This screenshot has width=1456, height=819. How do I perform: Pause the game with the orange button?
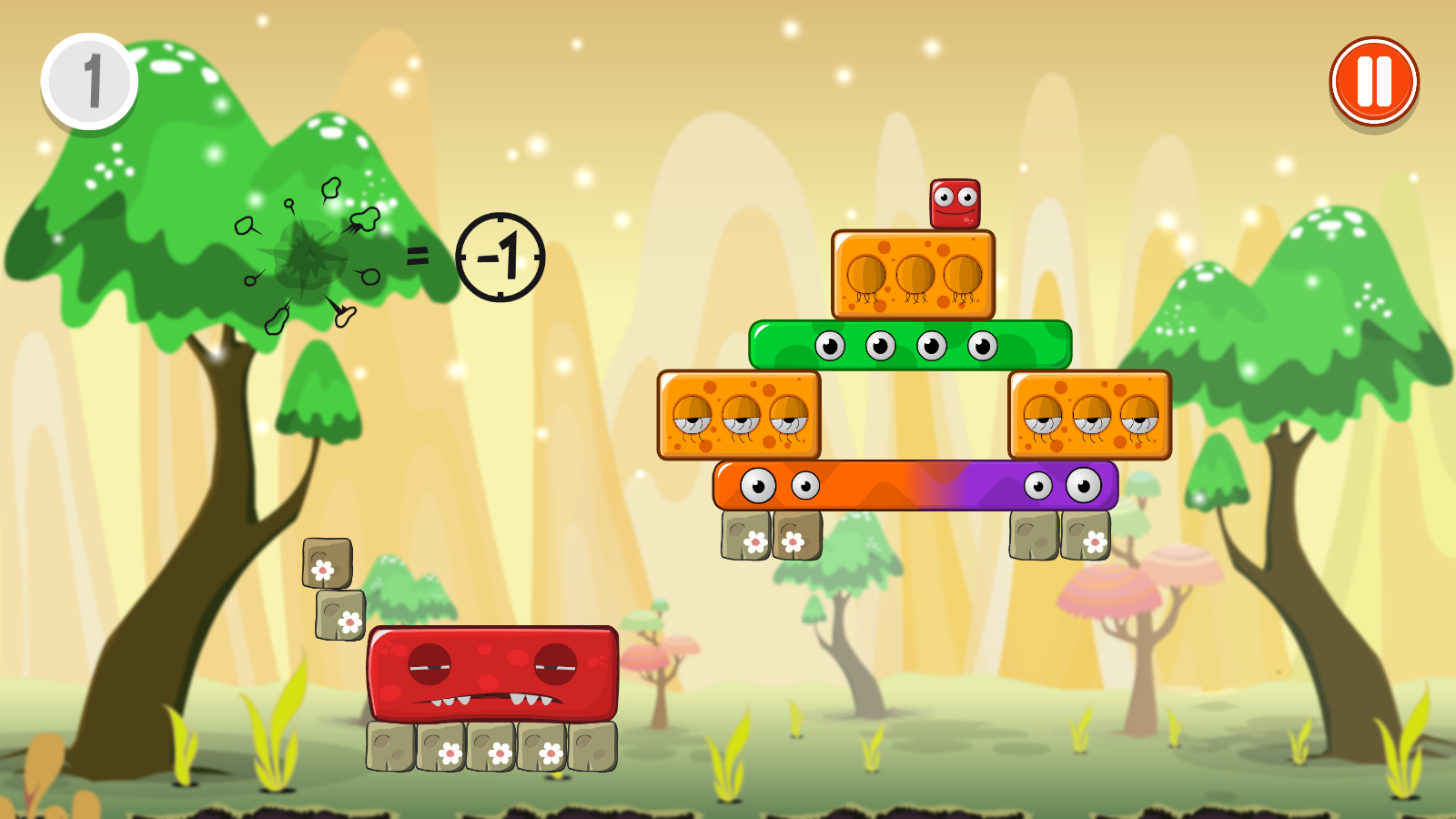1374,82
